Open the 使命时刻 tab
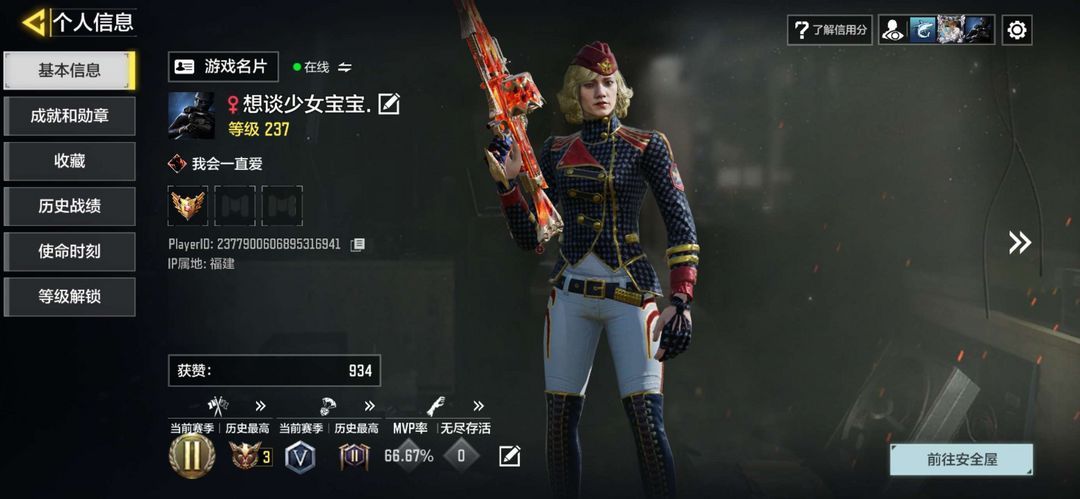The width and height of the screenshot is (1080, 499). (x=69, y=251)
